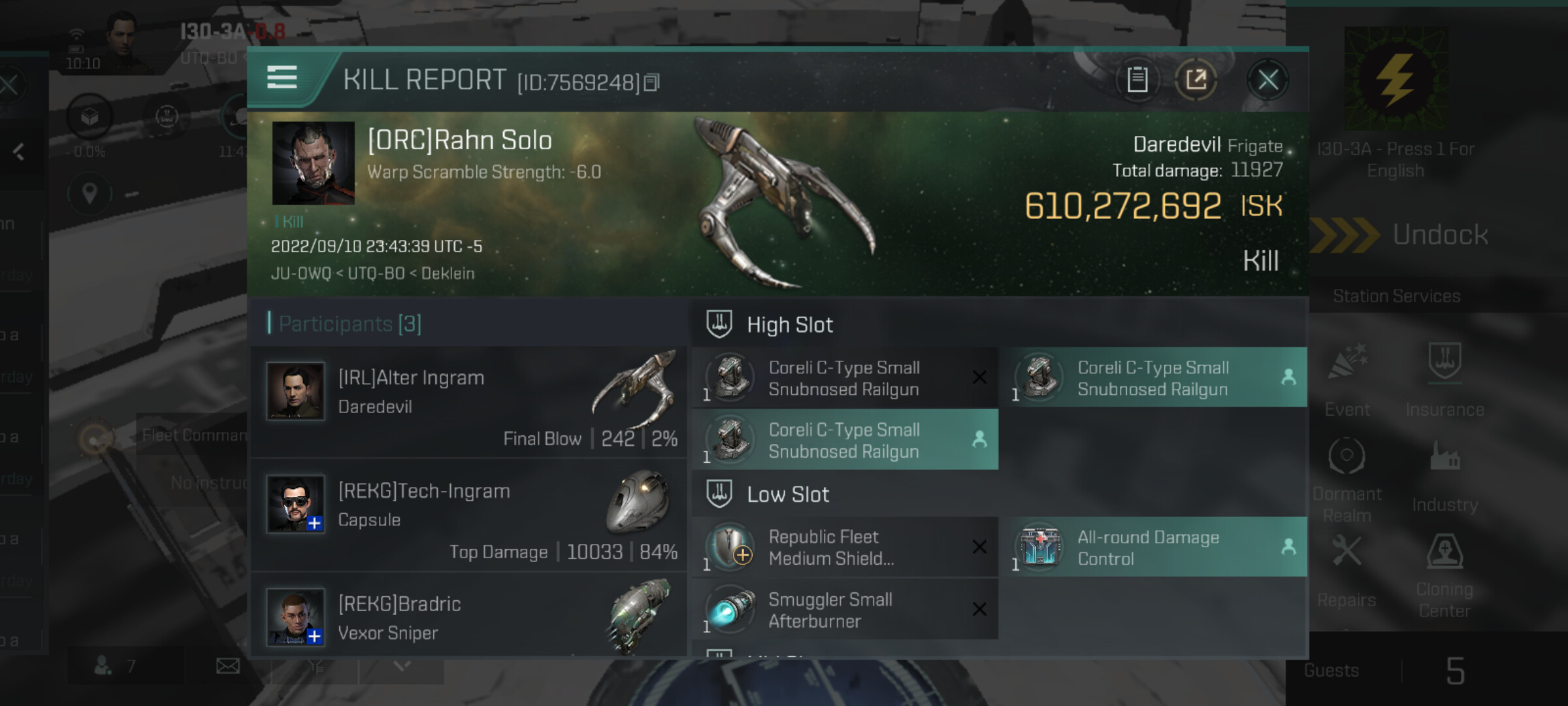Viewport: 1568px width, 706px height.
Task: Copy the kill report ID
Action: click(652, 83)
